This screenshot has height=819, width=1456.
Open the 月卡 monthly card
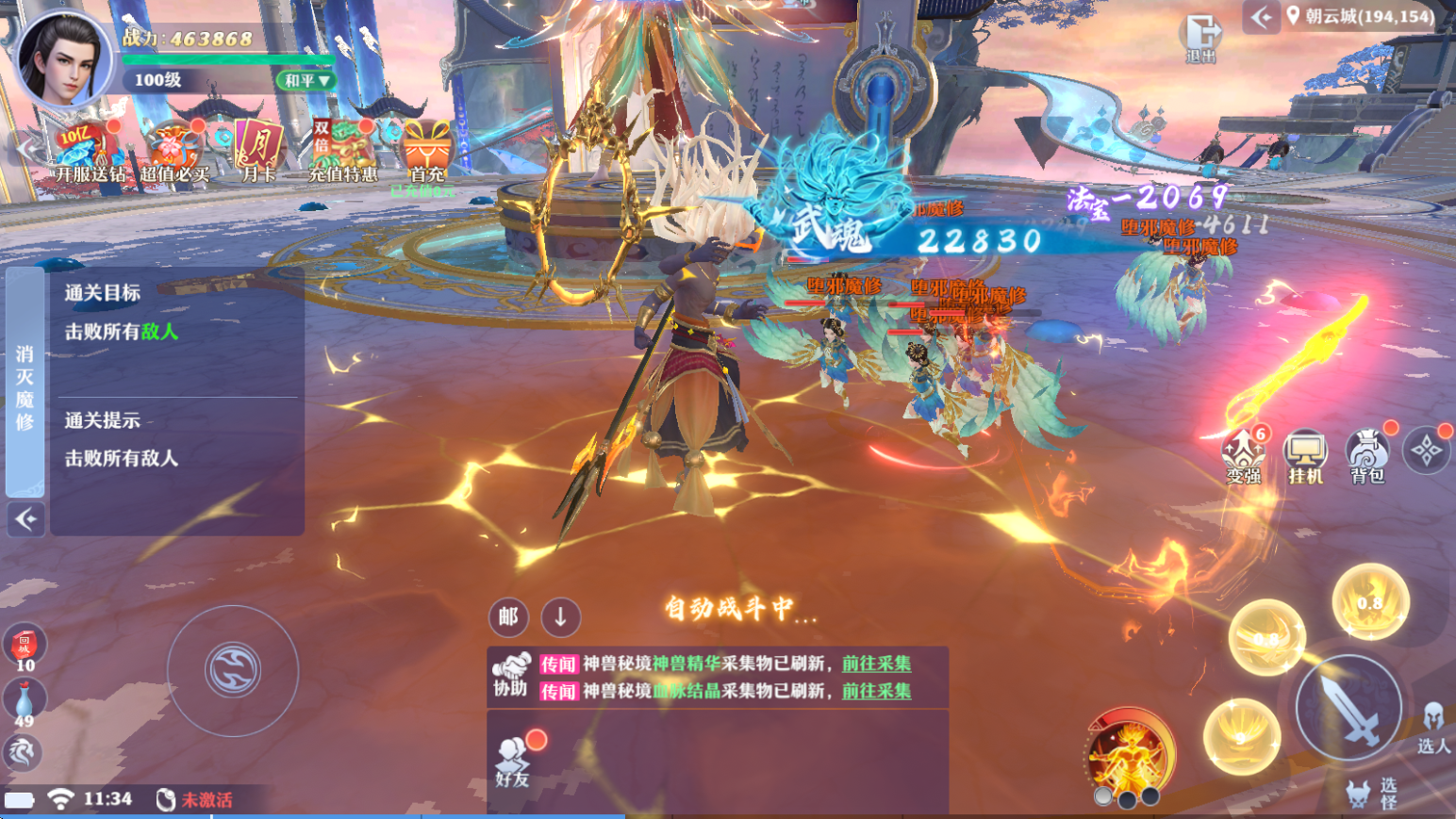coord(257,152)
